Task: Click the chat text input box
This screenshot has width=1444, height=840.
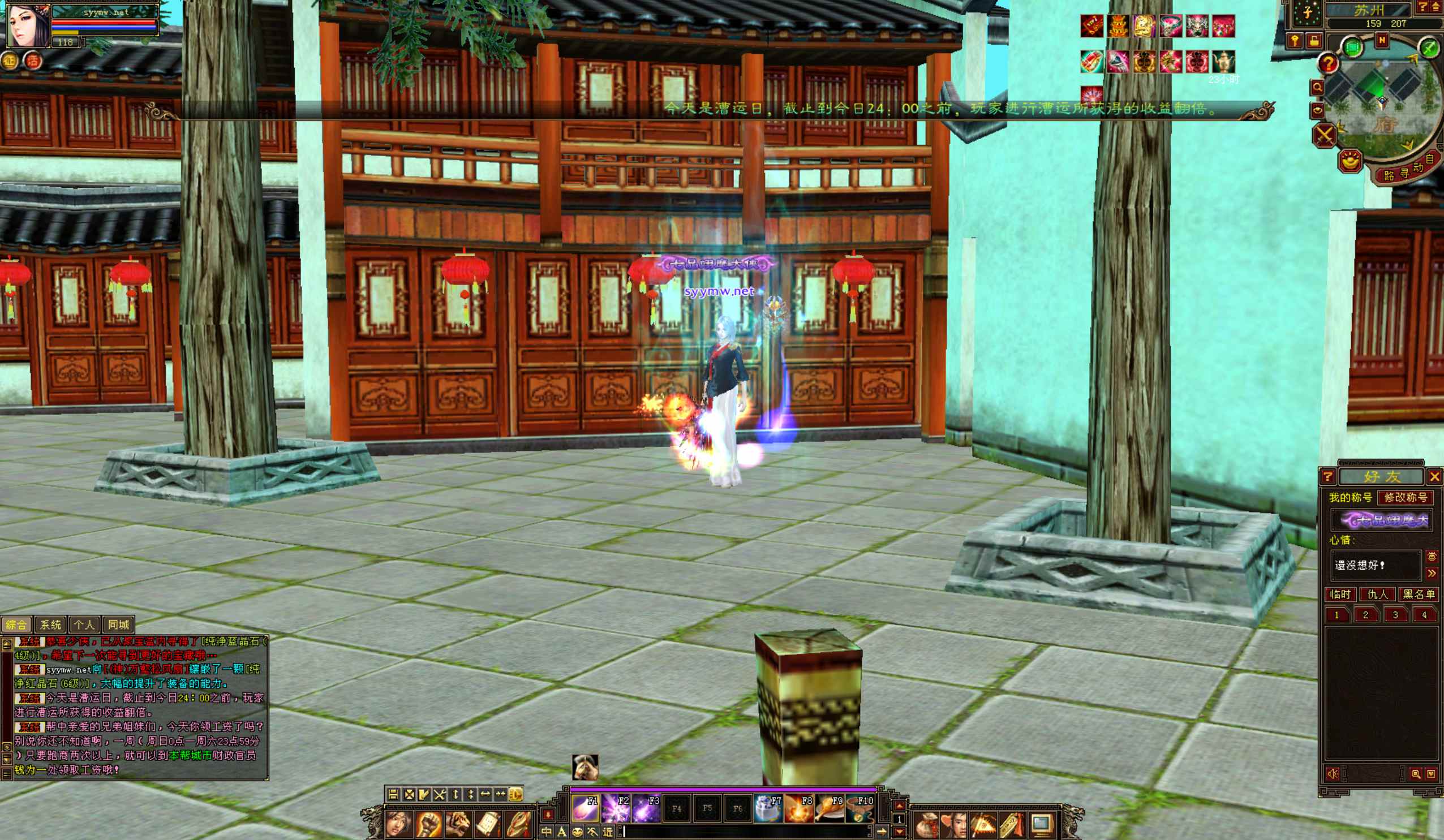Action: coord(745,832)
